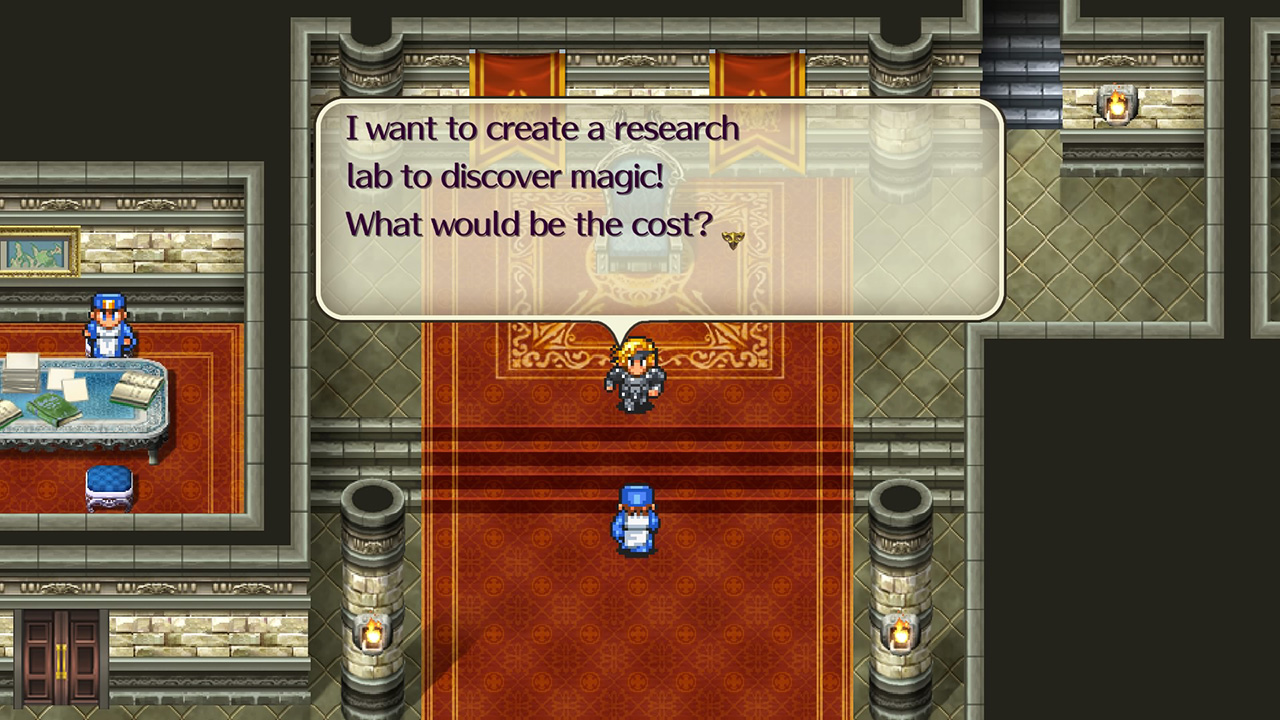Click the blue cushioned stool by the table

click(108, 489)
